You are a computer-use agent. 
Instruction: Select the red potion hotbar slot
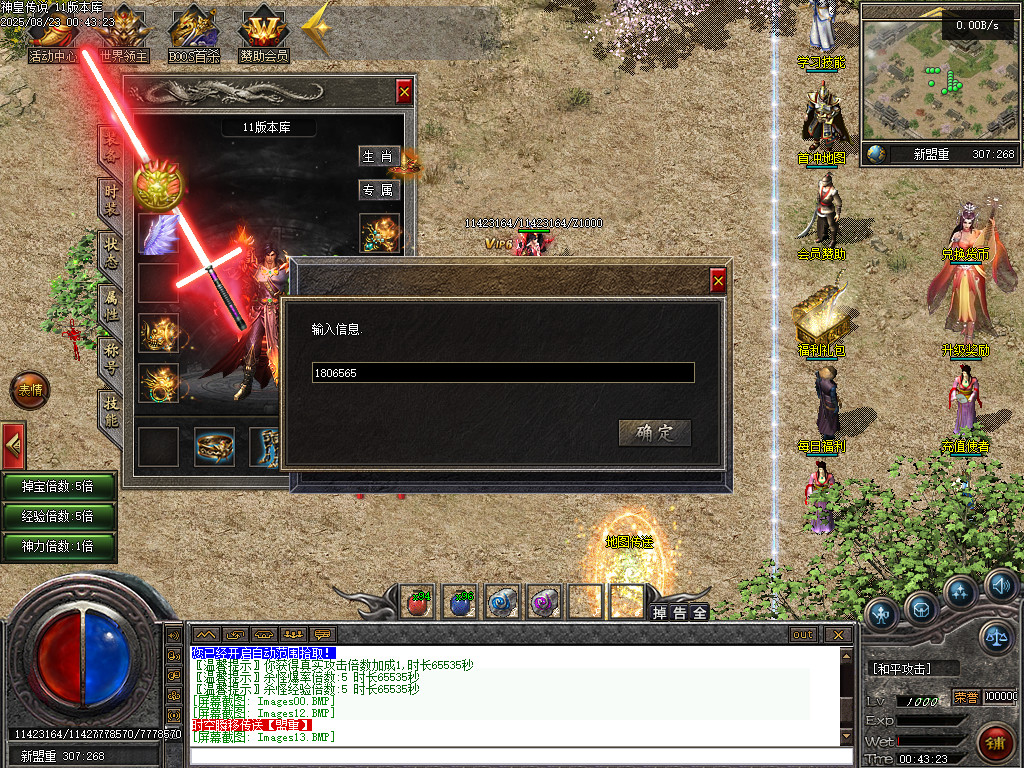tap(418, 602)
